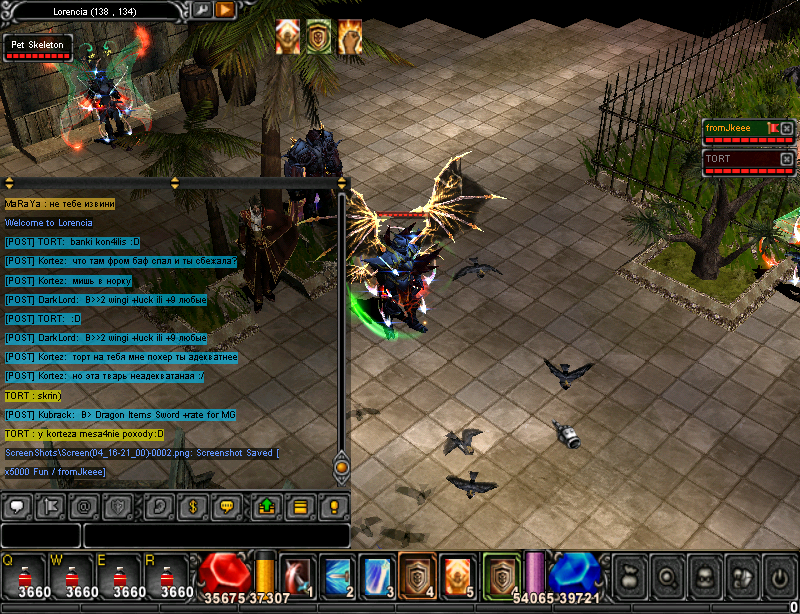
Task: Close the fromJkeee party member frame
Action: [787, 128]
